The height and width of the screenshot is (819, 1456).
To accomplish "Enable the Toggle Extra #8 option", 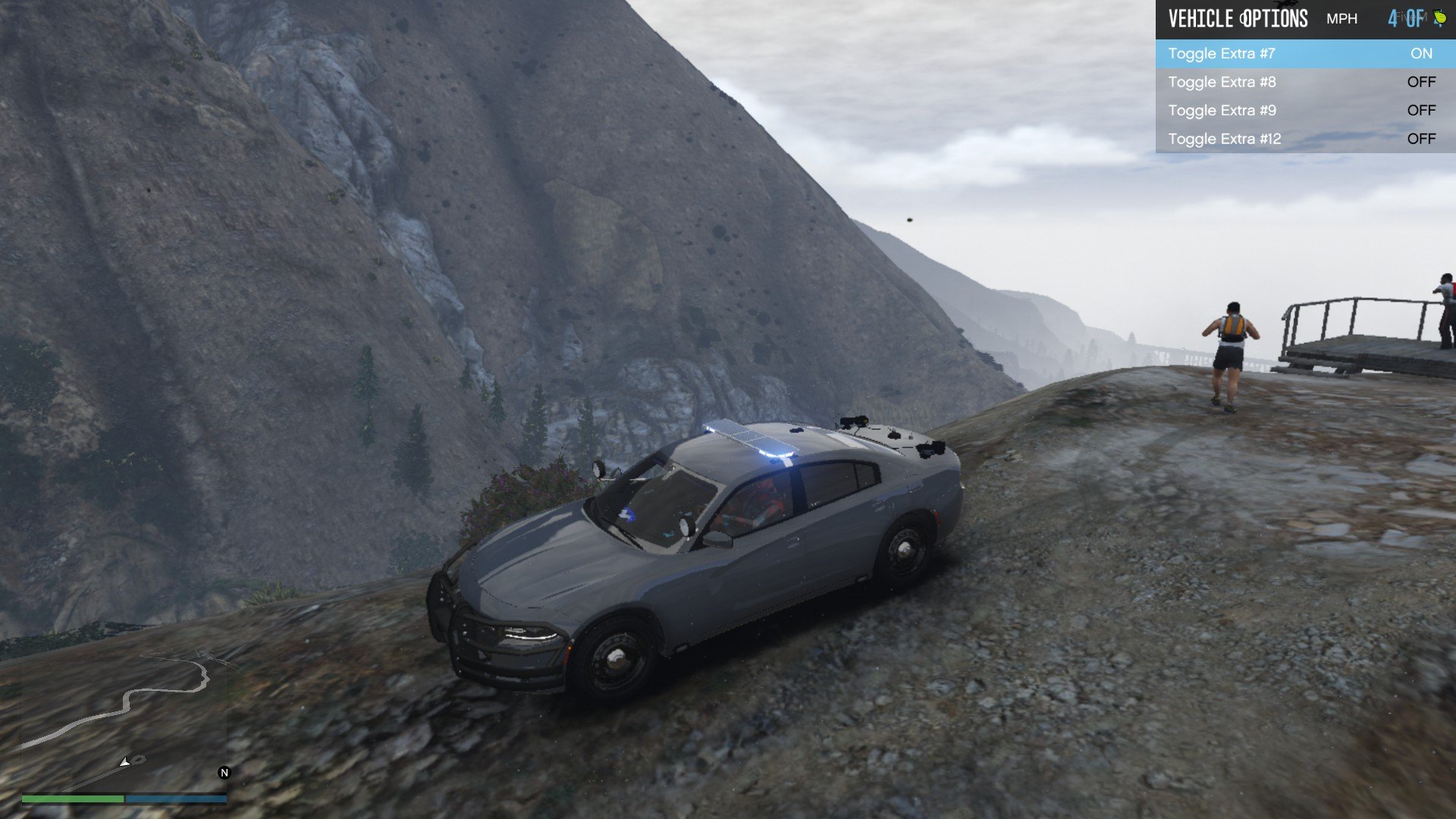I will [x=1304, y=82].
